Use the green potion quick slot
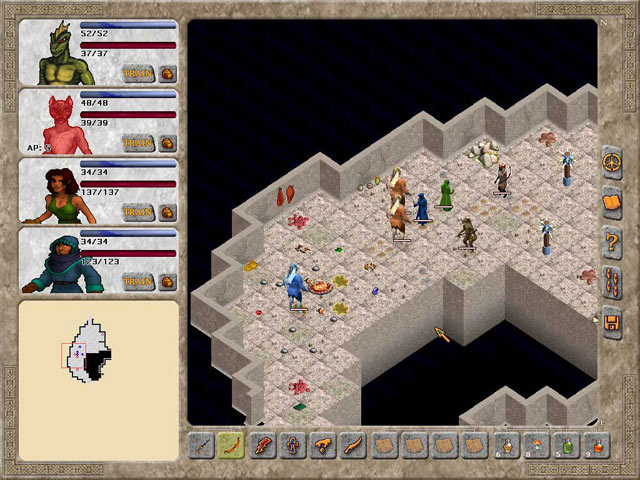This screenshot has width=640, height=480. (x=567, y=444)
